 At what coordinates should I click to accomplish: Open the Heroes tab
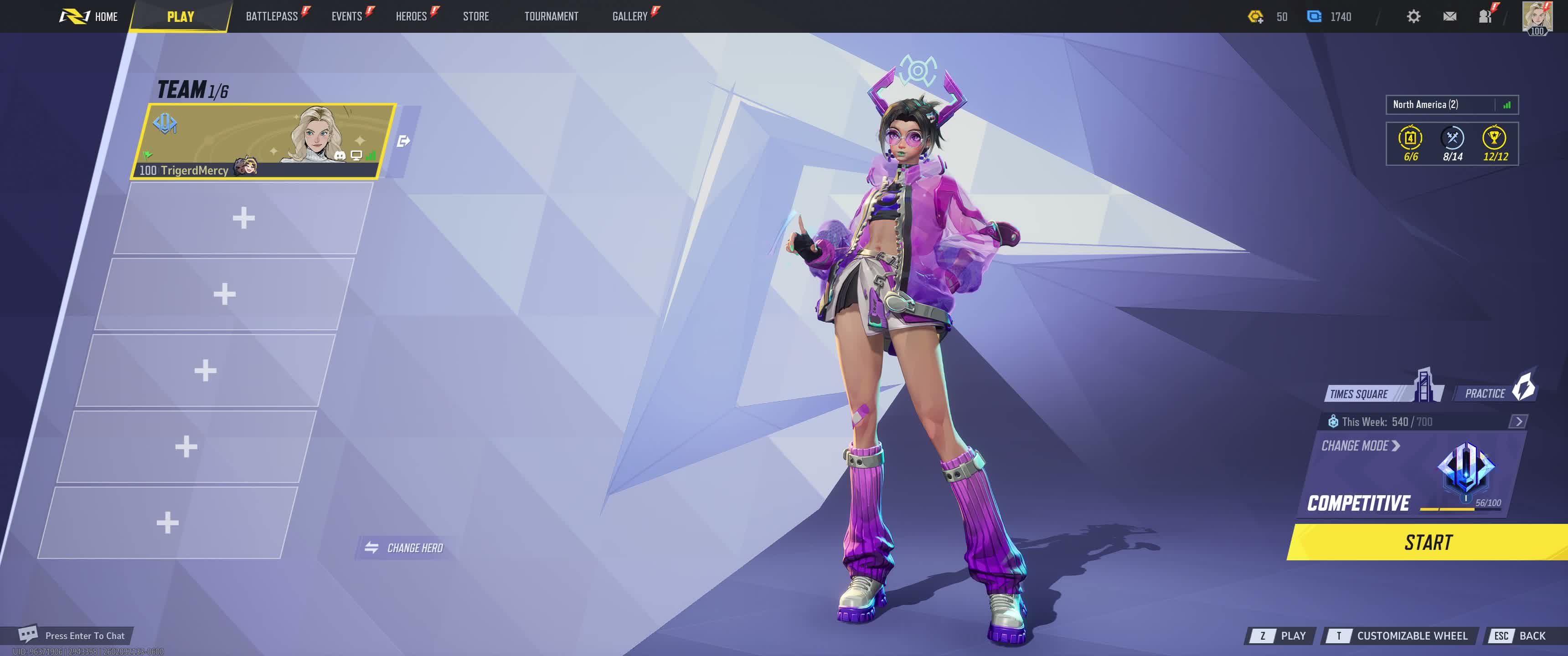[x=411, y=16]
